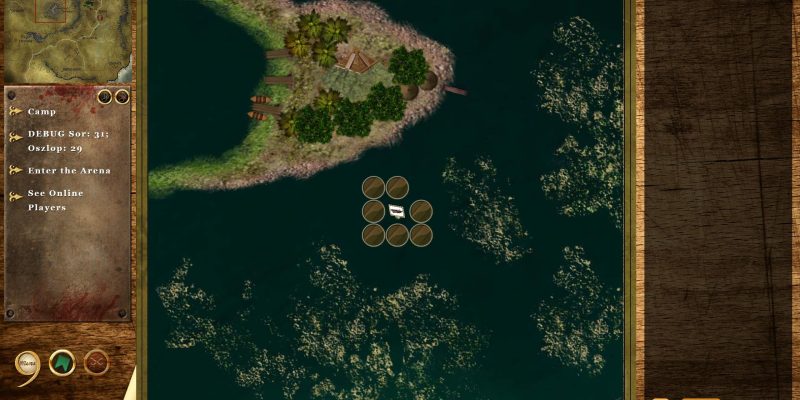Choose Enter the Arena
The width and height of the screenshot is (800, 400).
click(68, 170)
